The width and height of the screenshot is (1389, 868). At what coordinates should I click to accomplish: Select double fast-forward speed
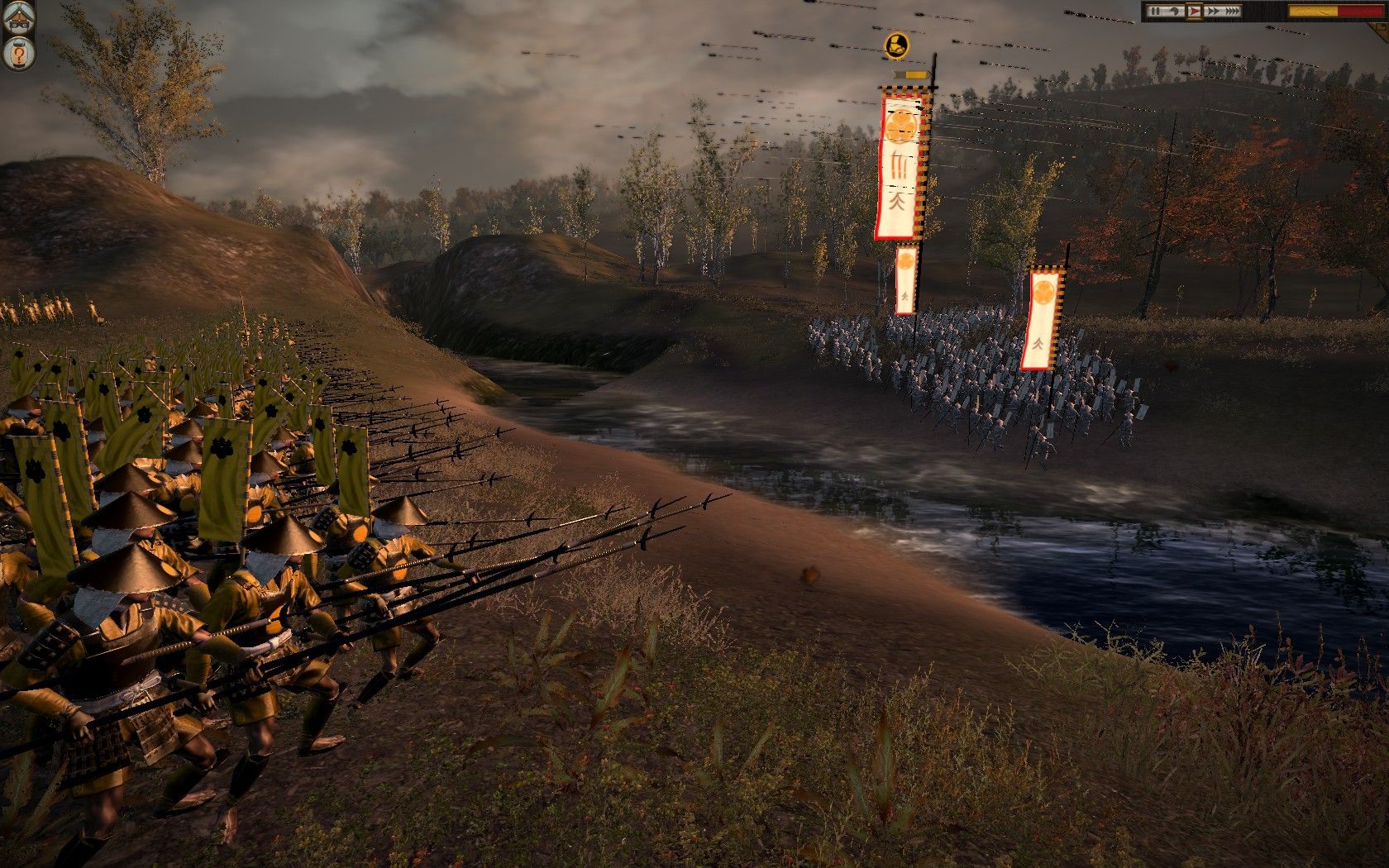[1212, 12]
